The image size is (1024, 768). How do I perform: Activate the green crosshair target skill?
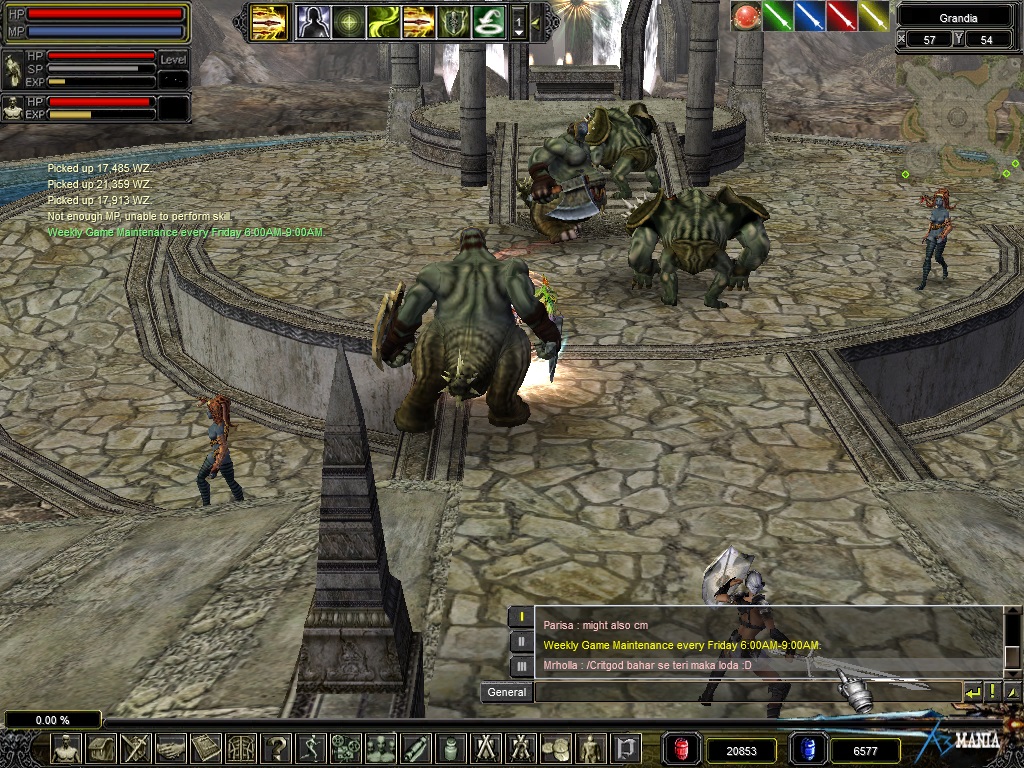(x=349, y=21)
